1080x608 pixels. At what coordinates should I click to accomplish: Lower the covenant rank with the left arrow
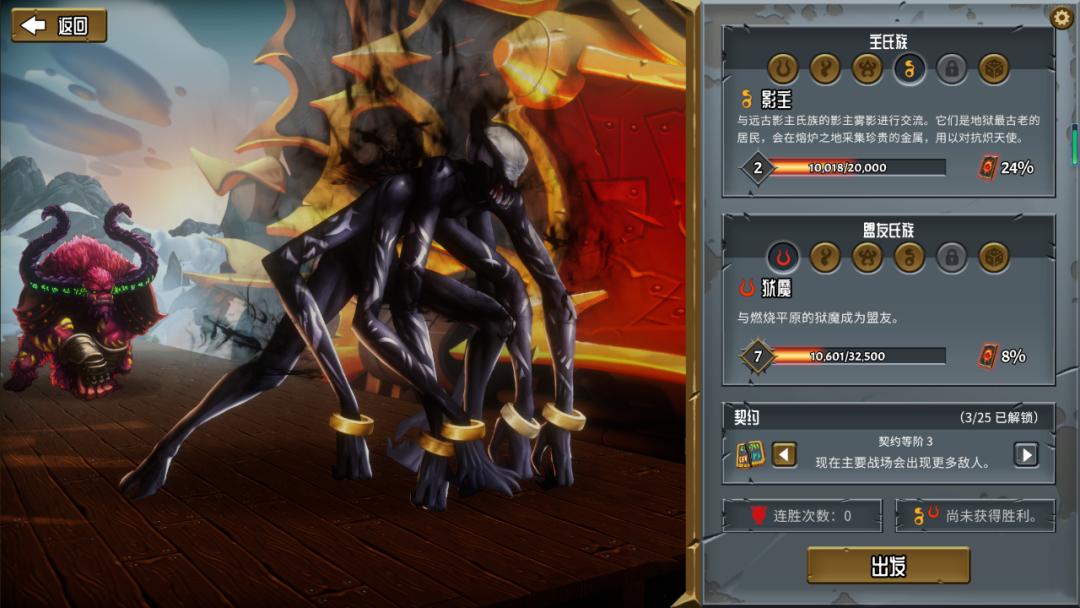[x=785, y=455]
